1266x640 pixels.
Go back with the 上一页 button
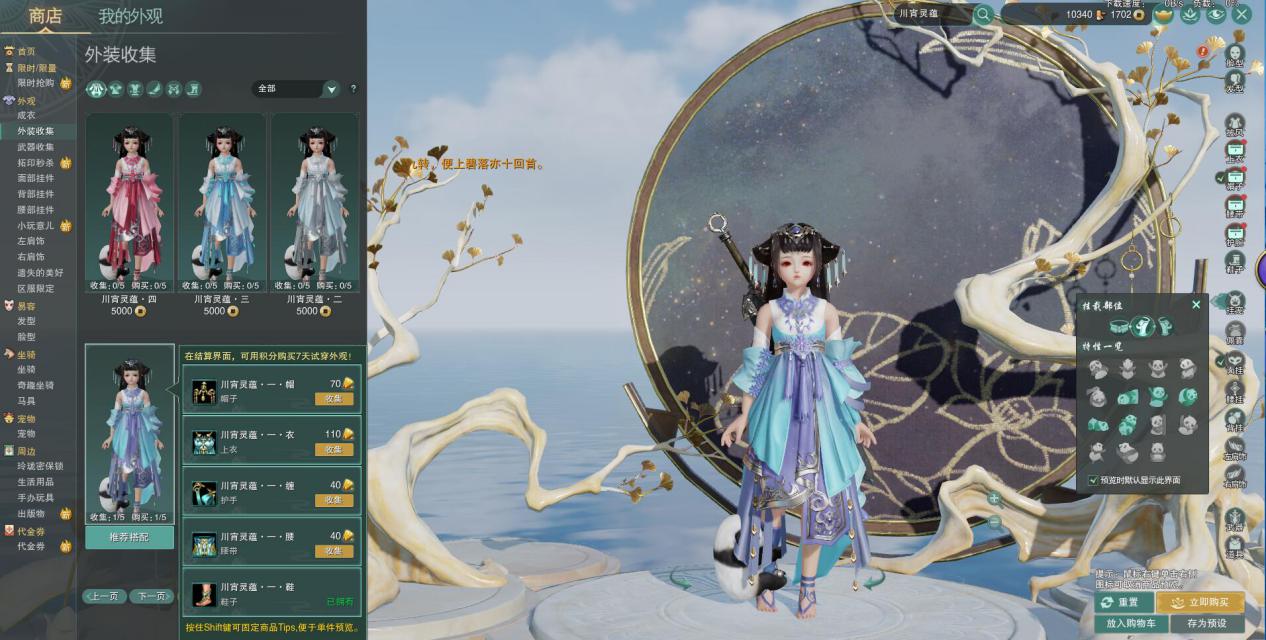(104, 596)
